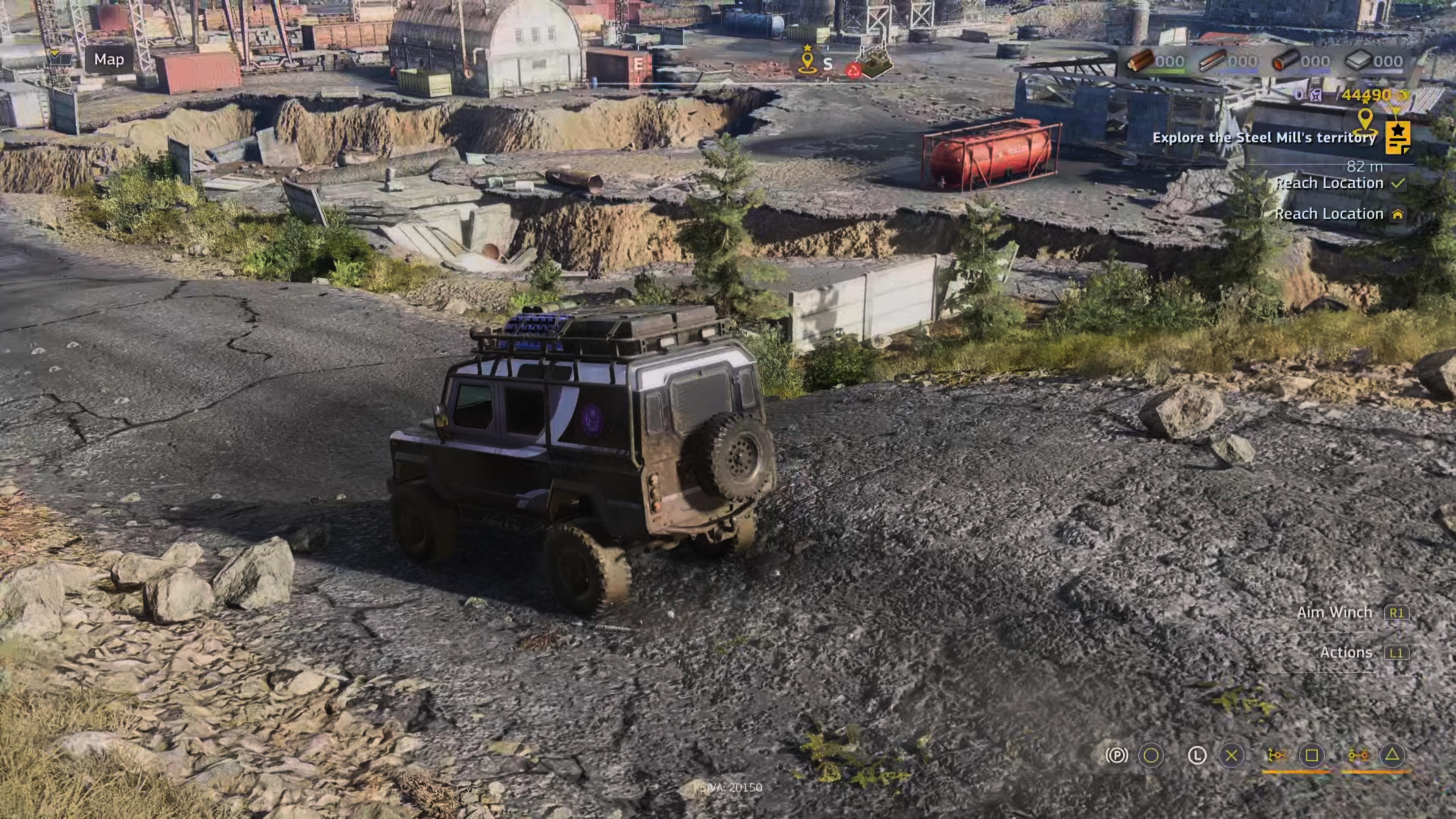
Task: Enable diff lock with the Square toggle
Action: (1311, 755)
